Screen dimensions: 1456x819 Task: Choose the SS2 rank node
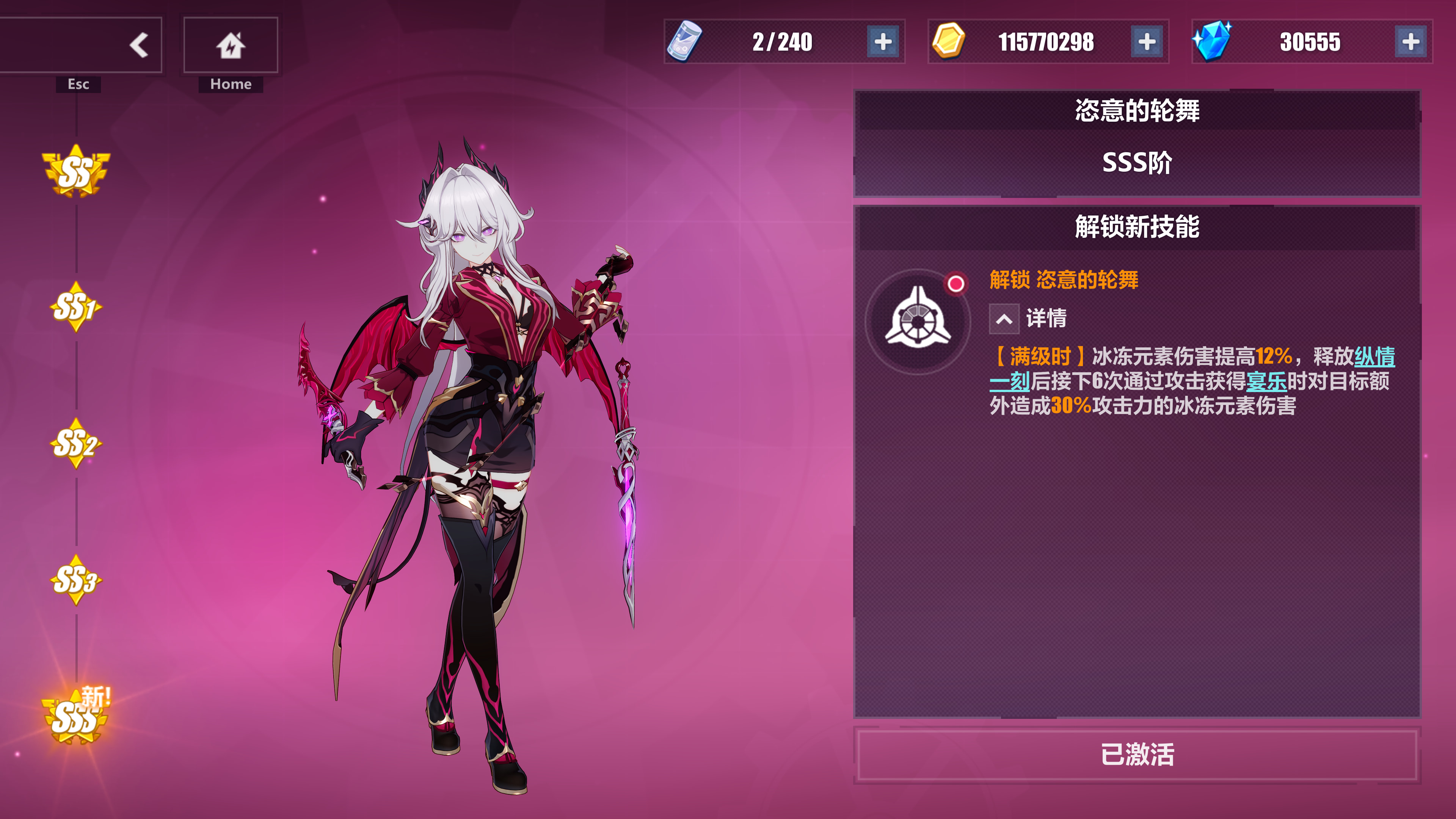click(x=76, y=444)
